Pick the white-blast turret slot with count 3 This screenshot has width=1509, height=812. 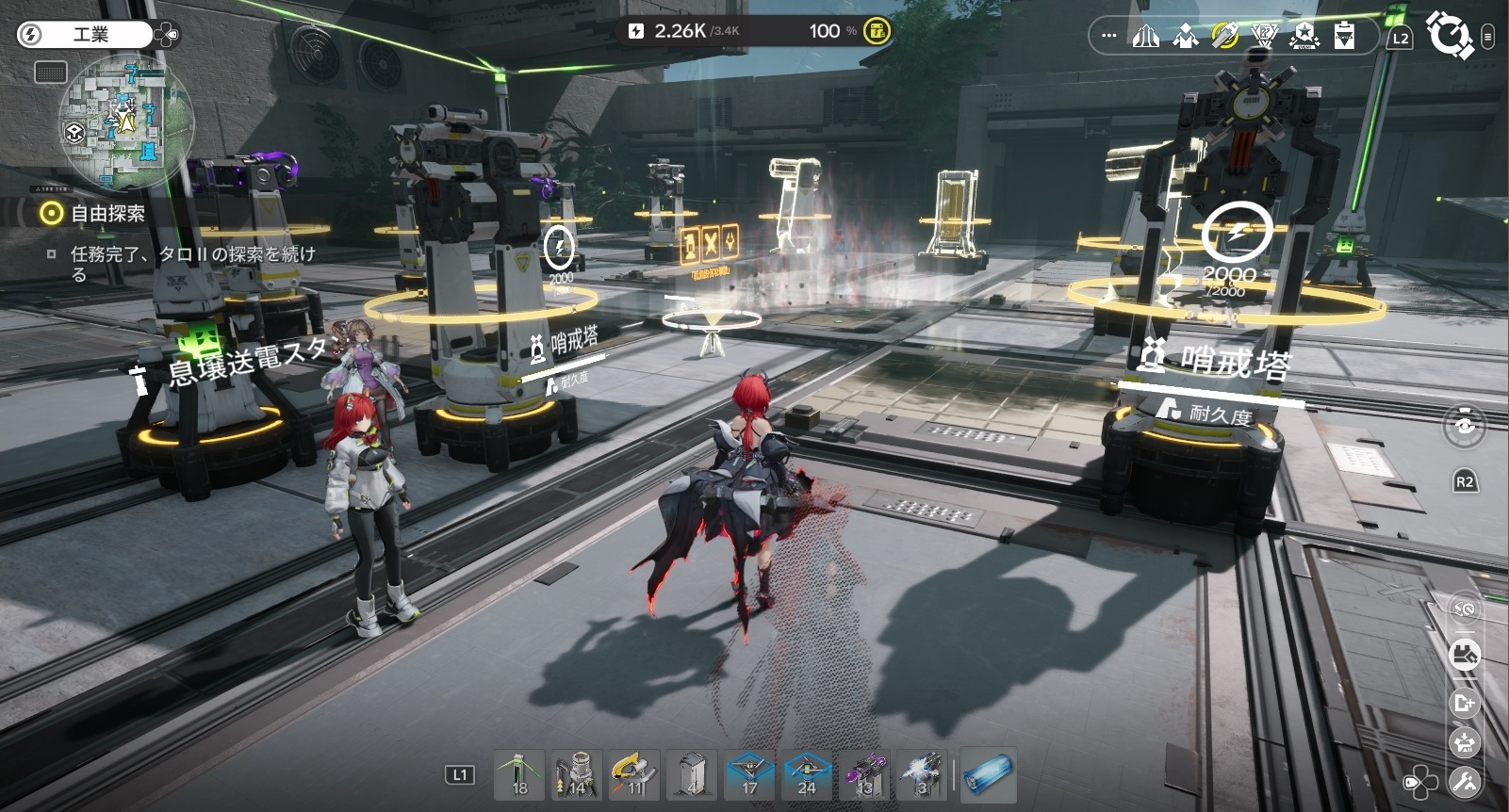coord(922,774)
